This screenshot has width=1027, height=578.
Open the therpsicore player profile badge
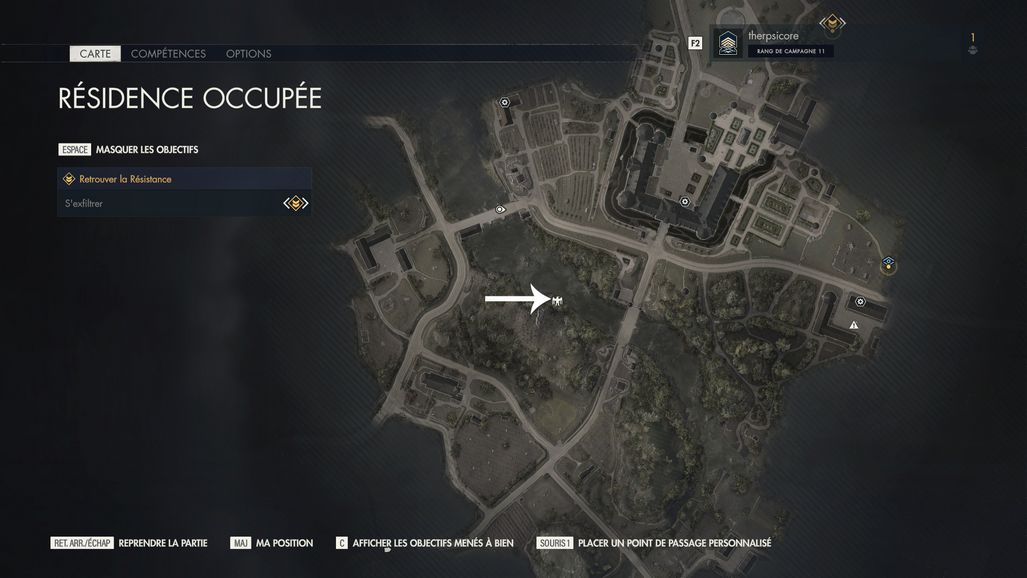pyautogui.click(x=728, y=44)
